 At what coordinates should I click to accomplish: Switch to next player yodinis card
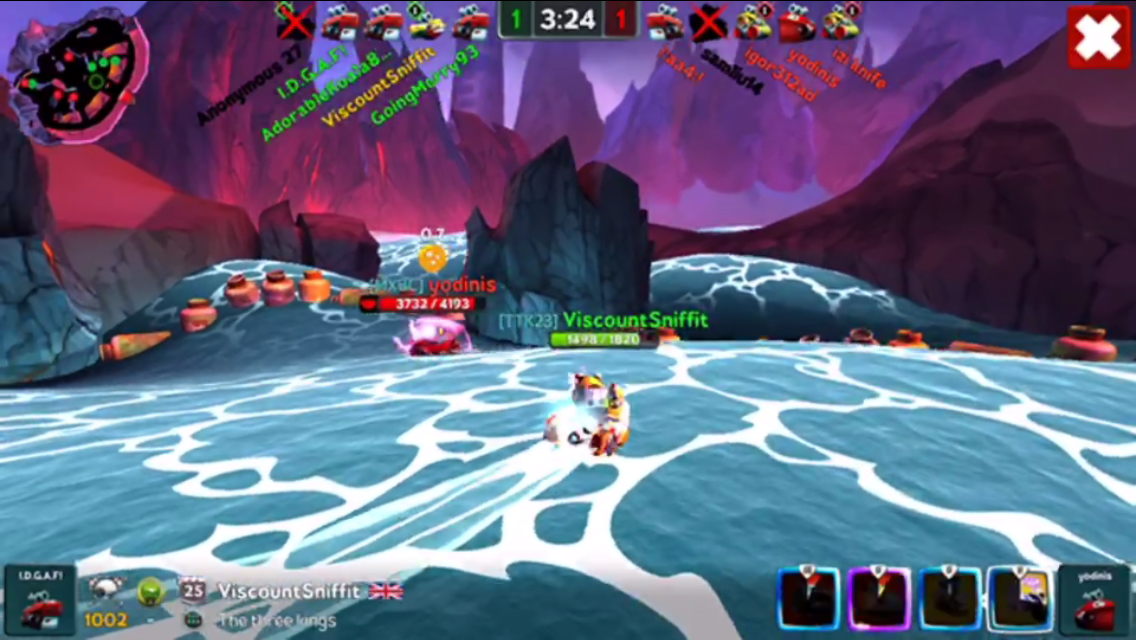pyautogui.click(x=1093, y=600)
